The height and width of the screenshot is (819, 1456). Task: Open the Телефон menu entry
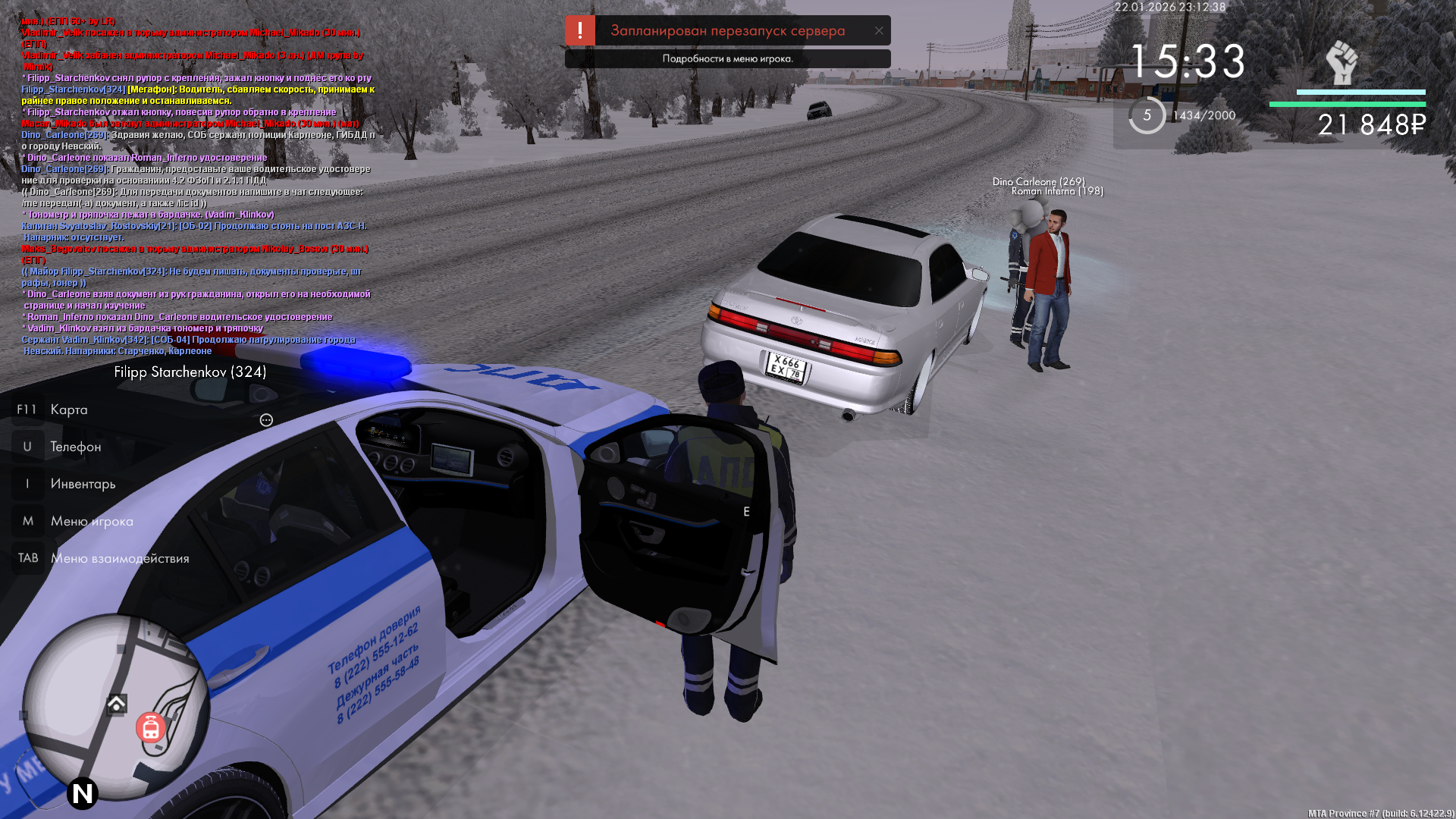75,447
